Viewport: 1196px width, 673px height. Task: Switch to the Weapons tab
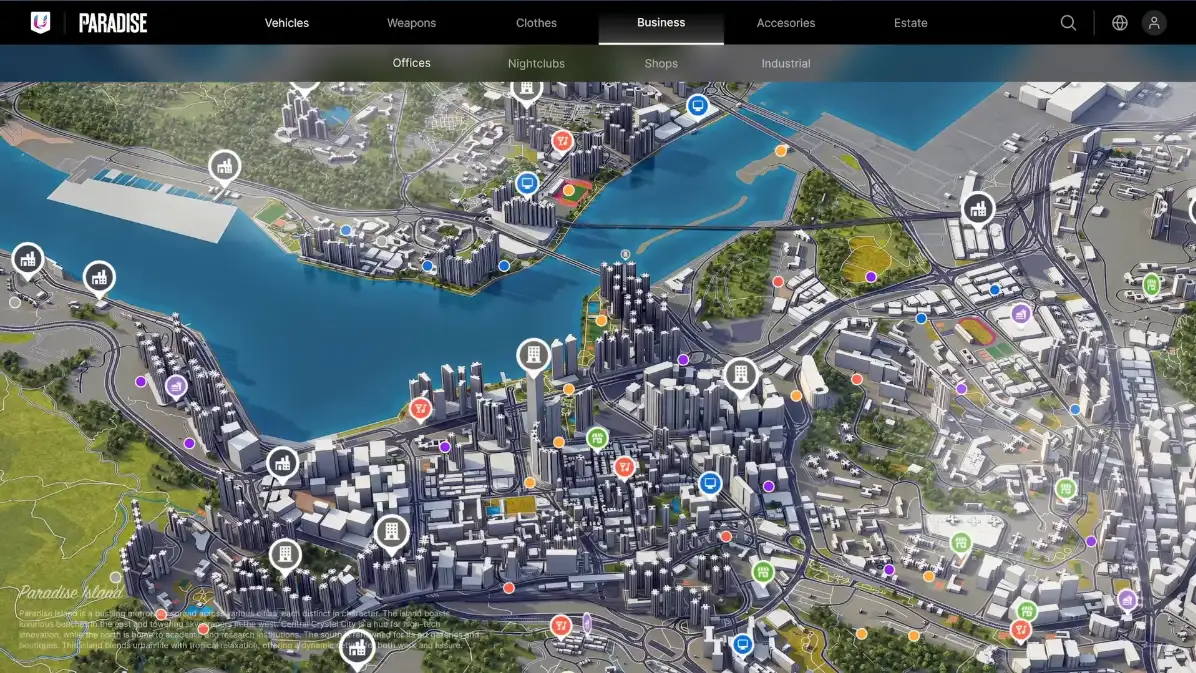click(411, 23)
